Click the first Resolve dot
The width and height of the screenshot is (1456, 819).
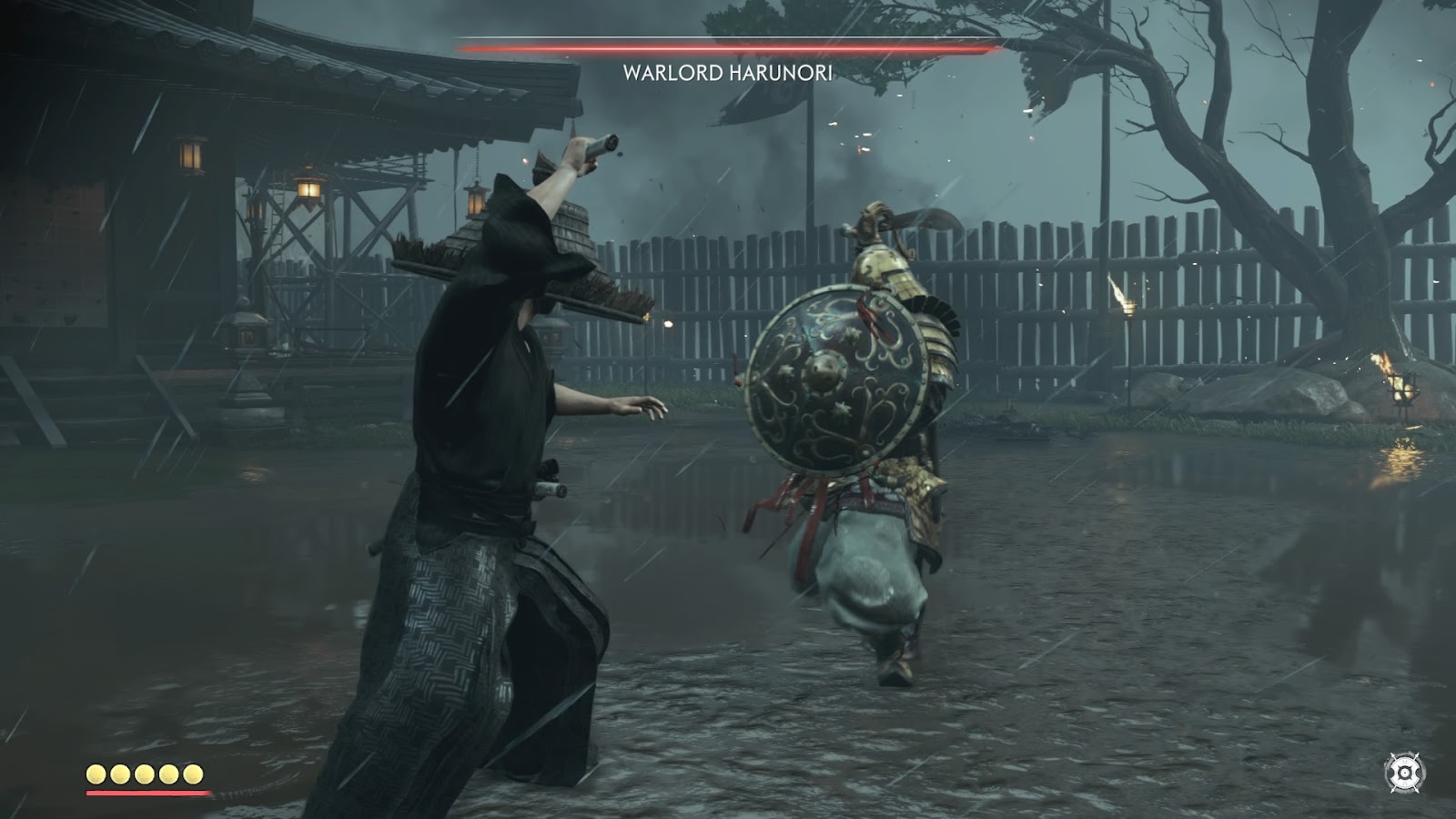tap(95, 773)
